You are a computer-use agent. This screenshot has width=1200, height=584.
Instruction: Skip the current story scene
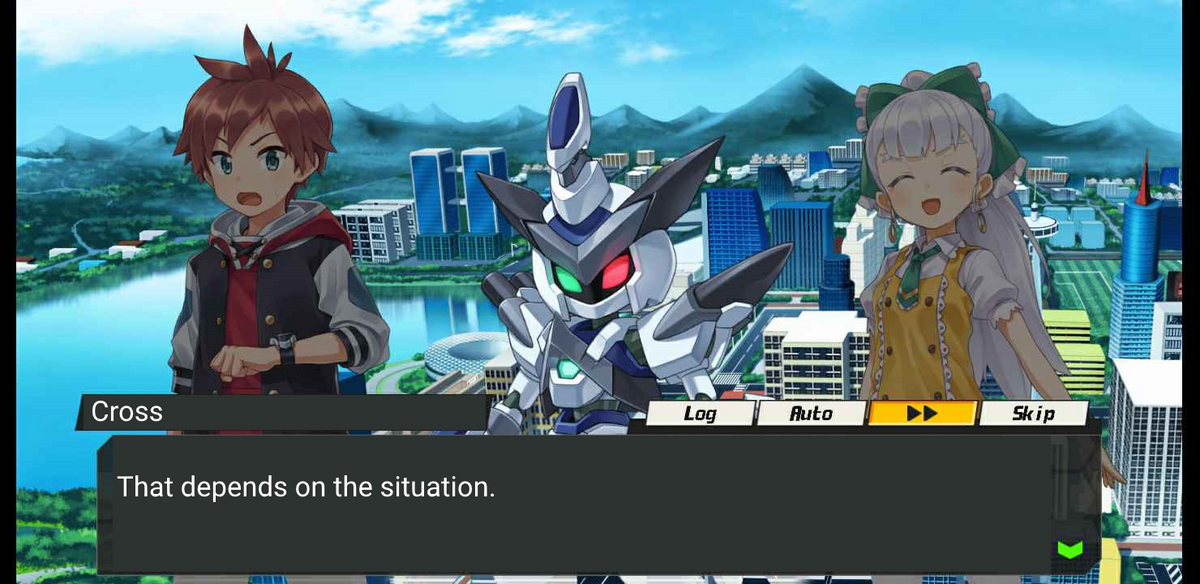1033,413
